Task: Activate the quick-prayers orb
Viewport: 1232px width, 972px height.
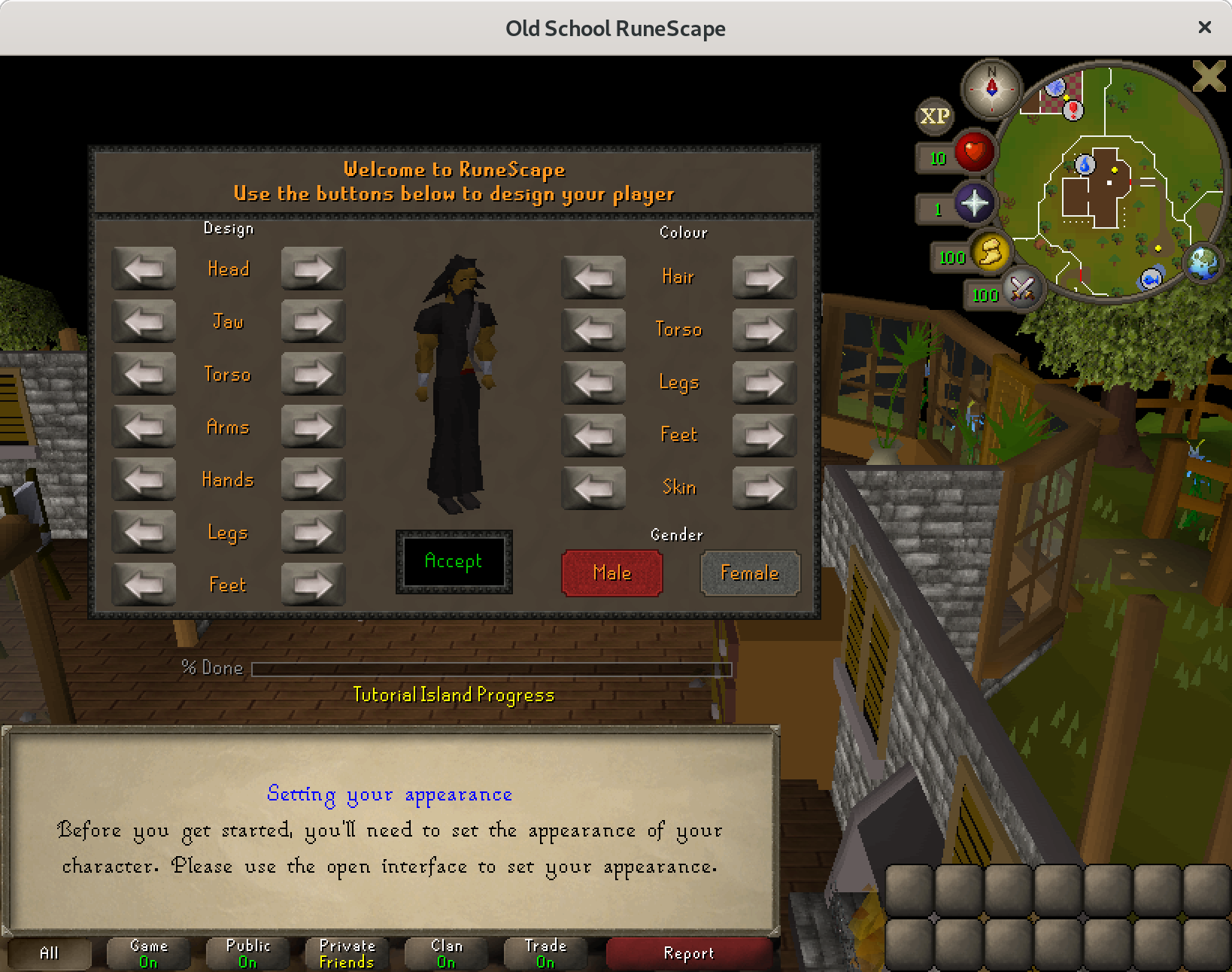Action: click(x=973, y=204)
